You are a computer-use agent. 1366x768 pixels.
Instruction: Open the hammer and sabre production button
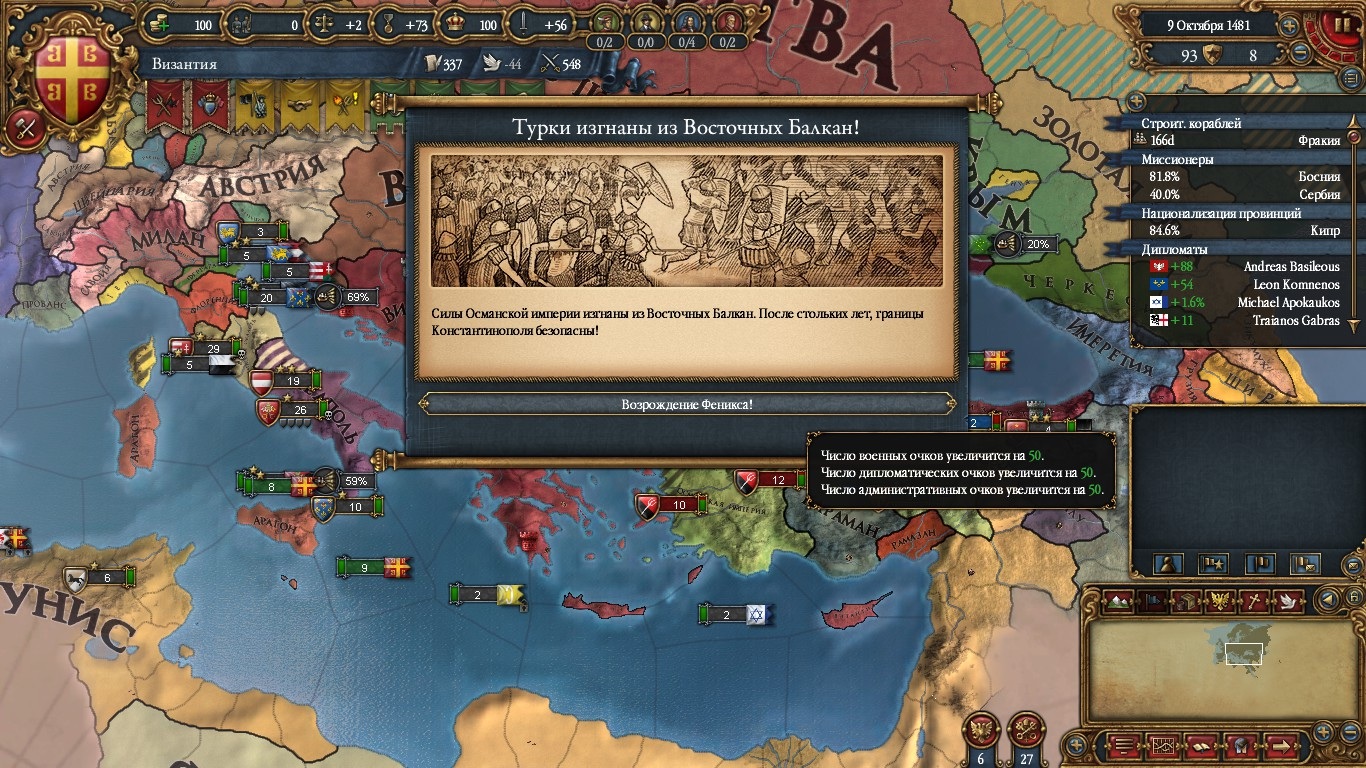[x=22, y=128]
